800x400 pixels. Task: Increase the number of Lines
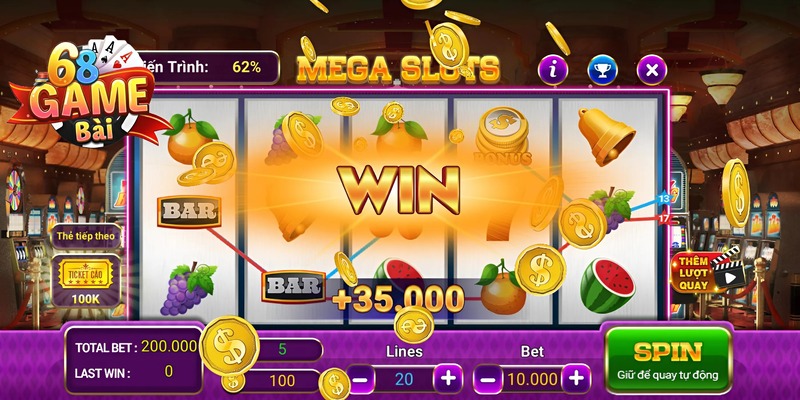coord(448,379)
